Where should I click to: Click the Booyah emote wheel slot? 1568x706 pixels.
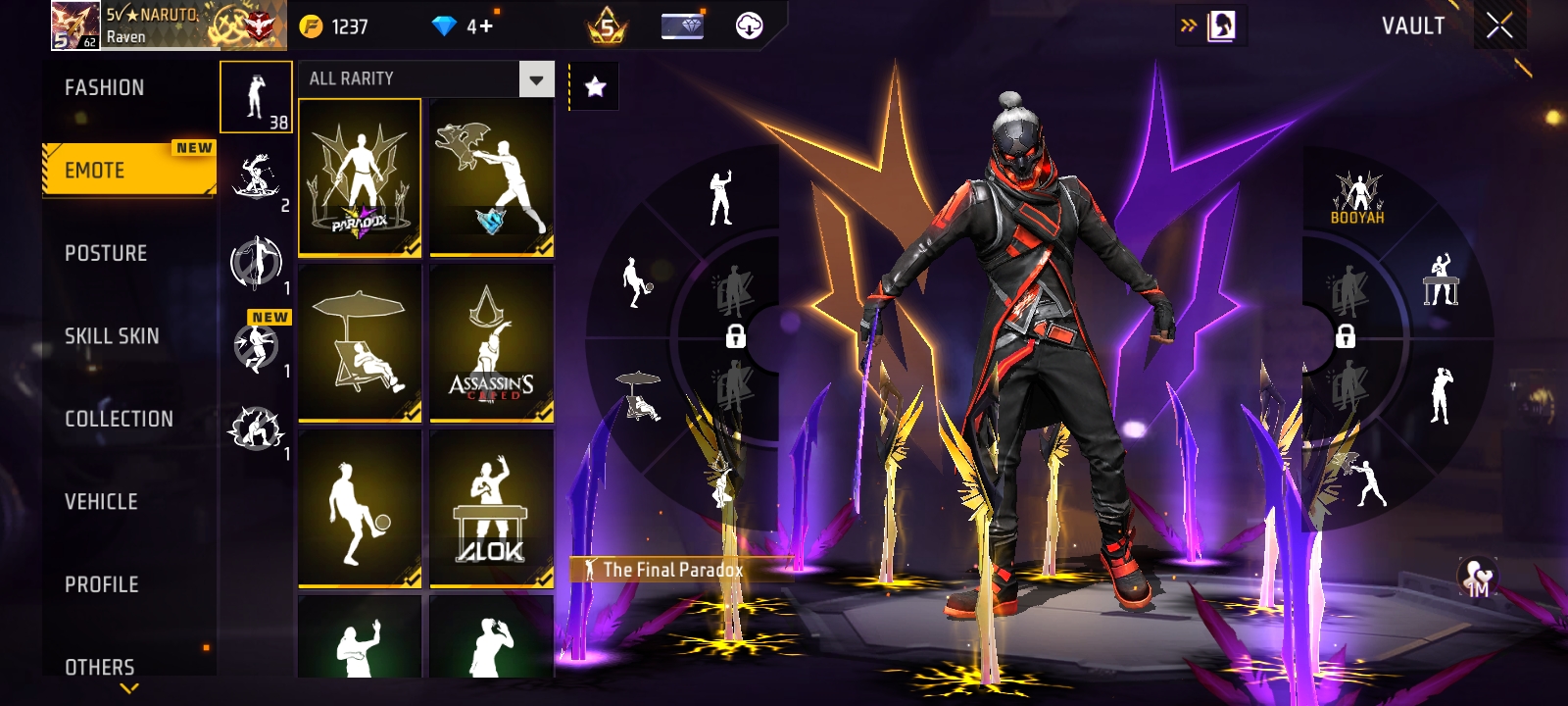(1357, 197)
